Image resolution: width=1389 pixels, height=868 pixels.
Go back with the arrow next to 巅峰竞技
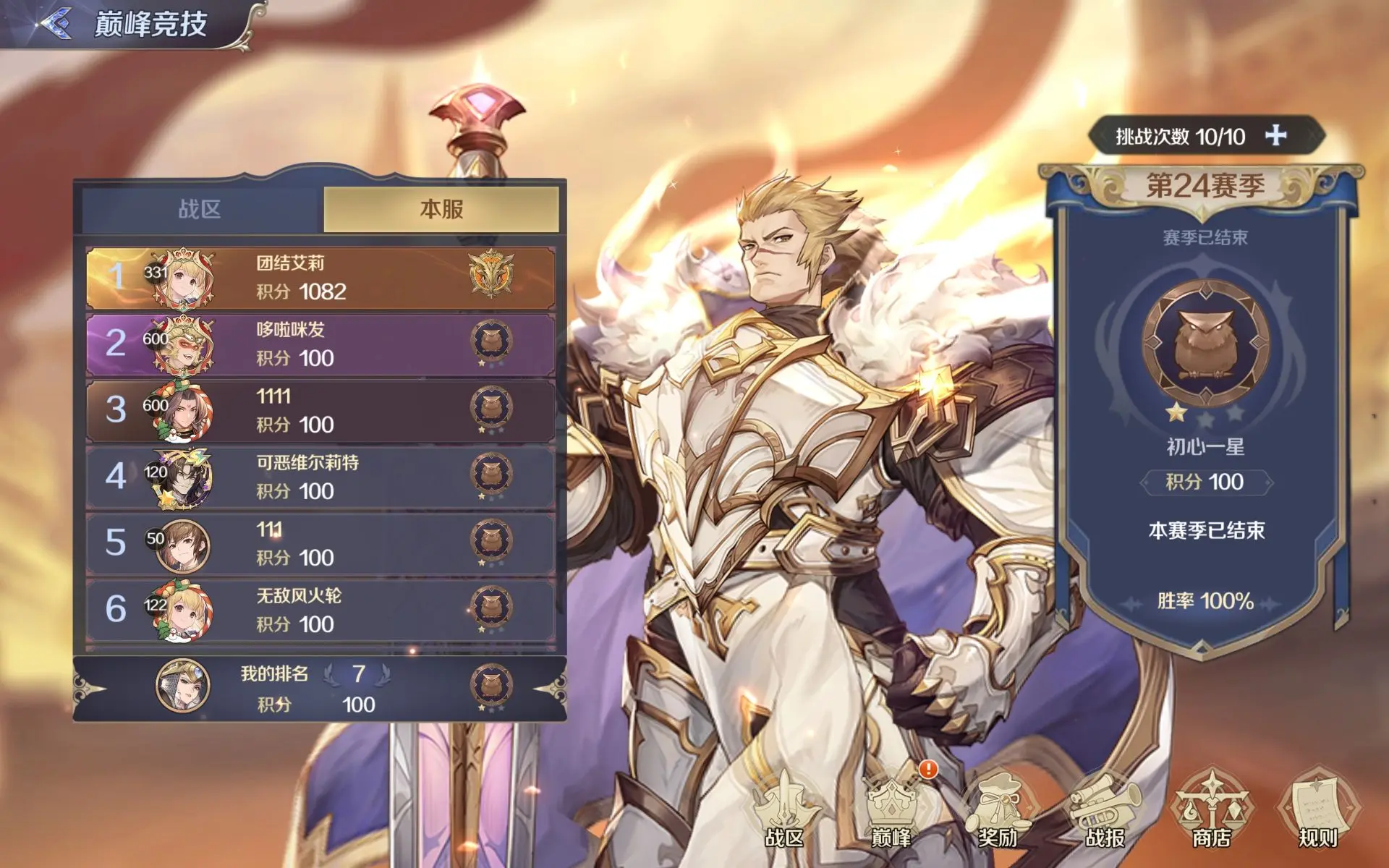(x=56, y=23)
